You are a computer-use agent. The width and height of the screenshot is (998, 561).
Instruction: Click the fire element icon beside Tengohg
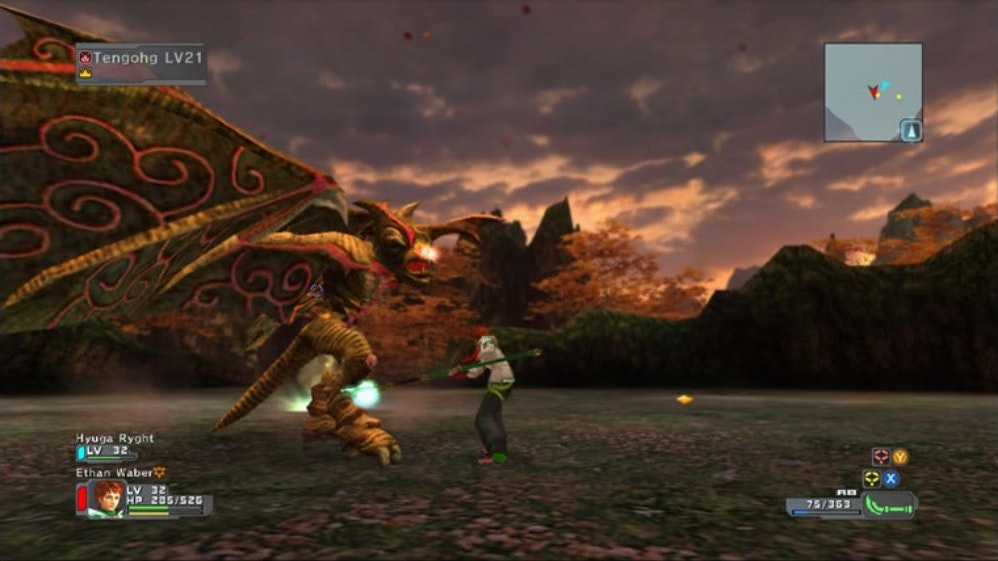coord(85,58)
